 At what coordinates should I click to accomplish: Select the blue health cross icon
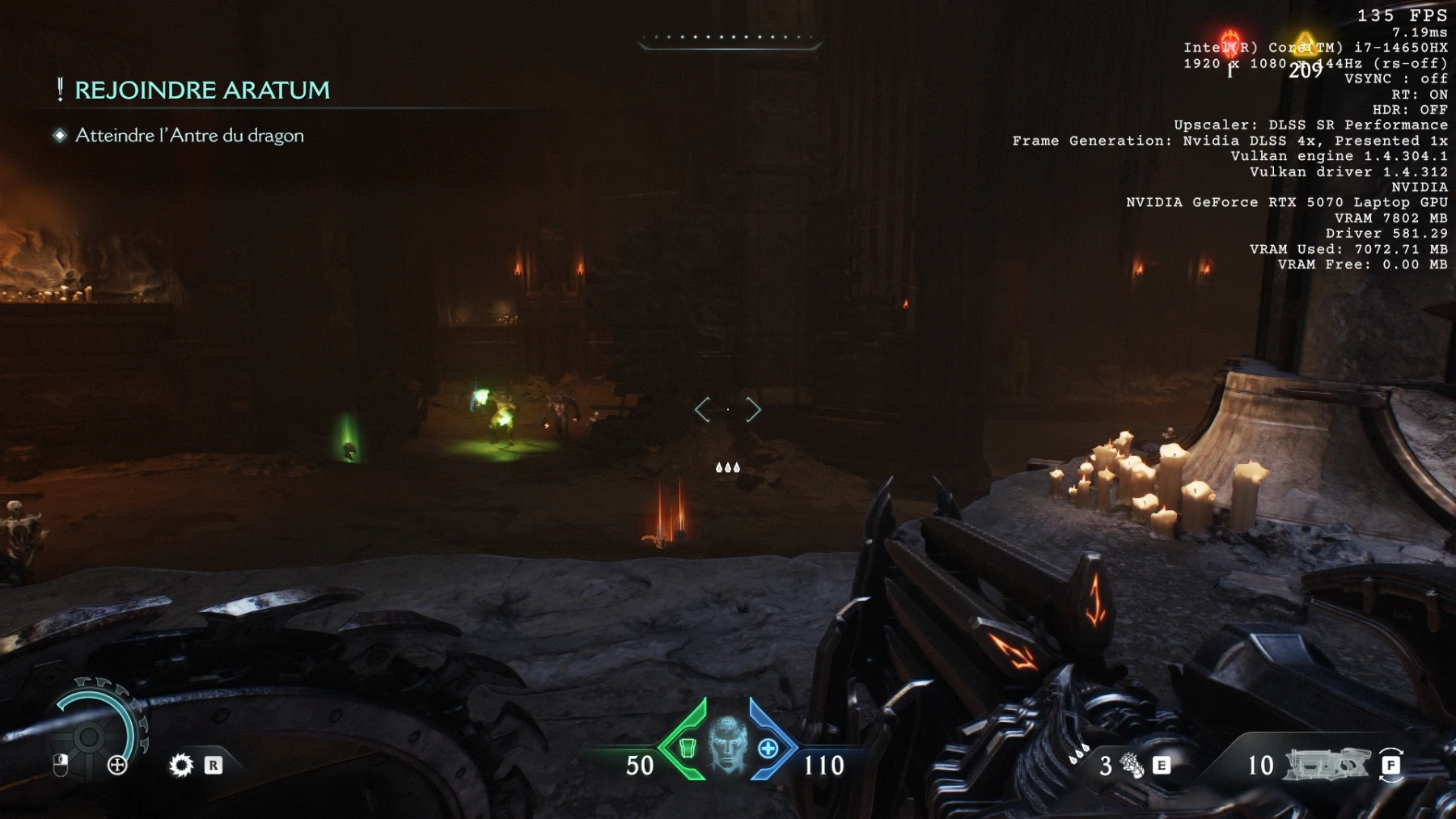pyautogui.click(x=768, y=749)
